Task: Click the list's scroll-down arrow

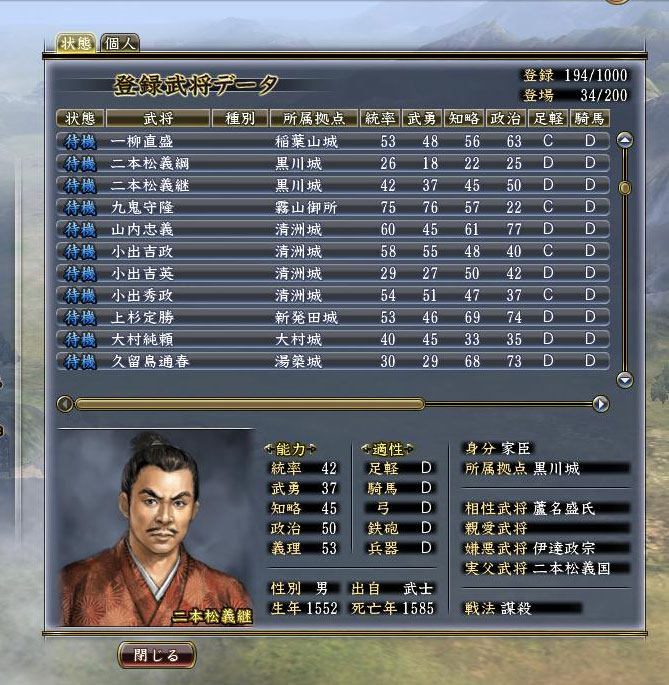Action: point(625,380)
